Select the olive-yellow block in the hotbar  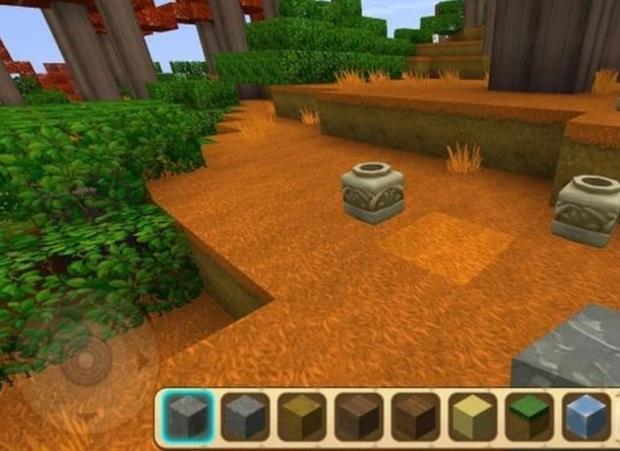tap(301, 416)
